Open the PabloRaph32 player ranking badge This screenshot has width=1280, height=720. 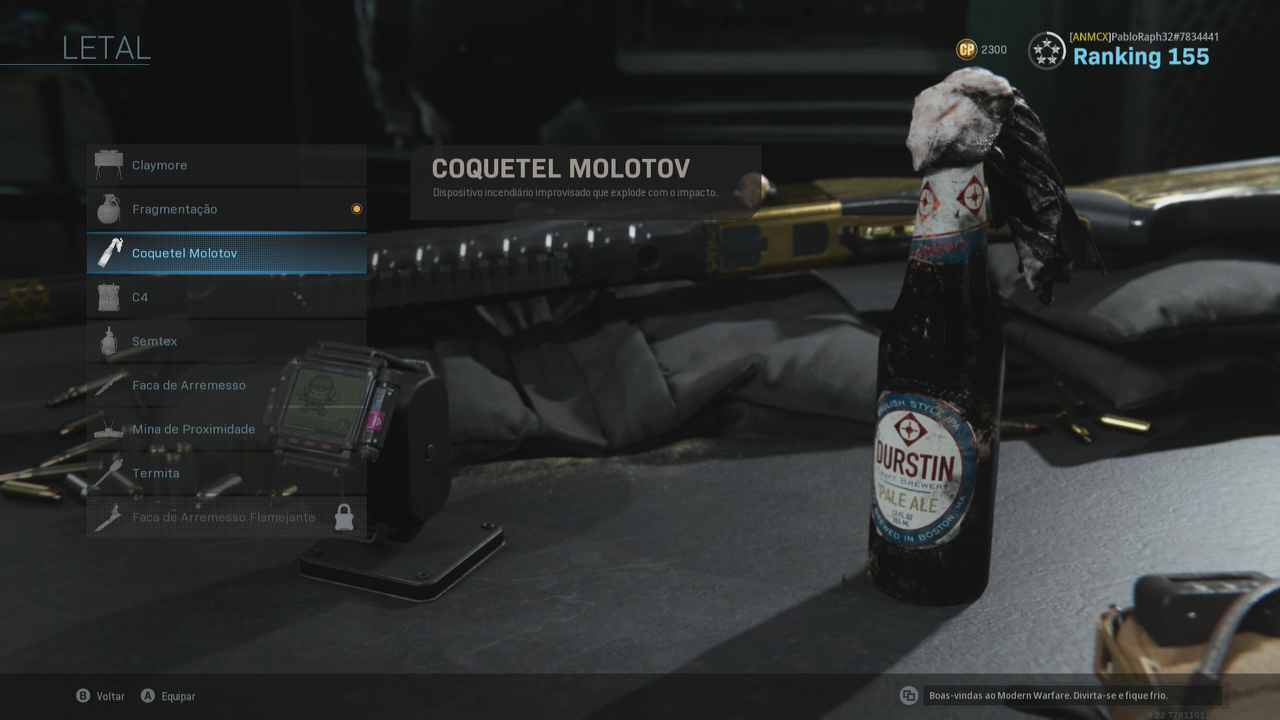[x=1047, y=50]
